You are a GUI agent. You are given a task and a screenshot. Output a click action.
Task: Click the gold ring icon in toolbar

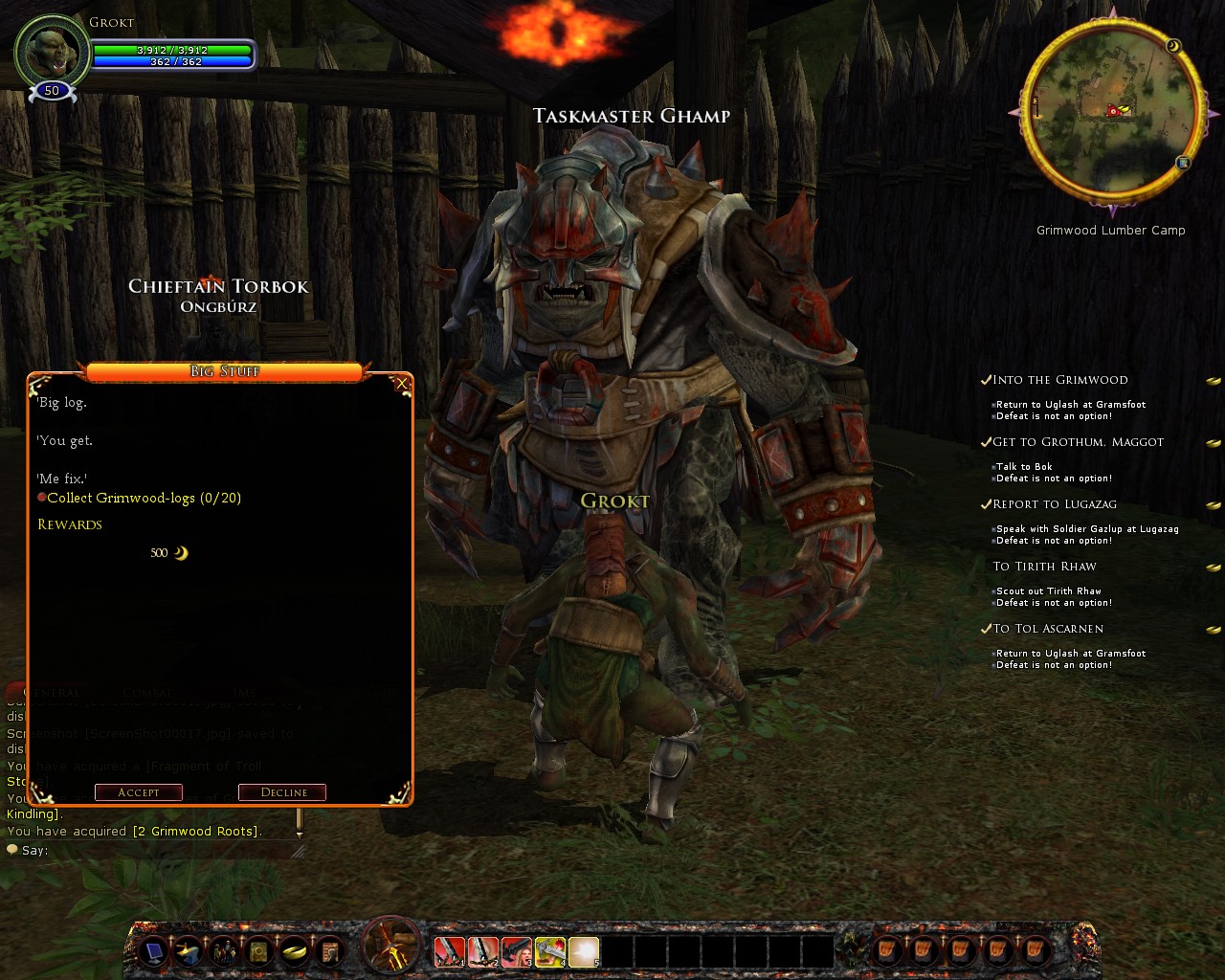[293, 951]
